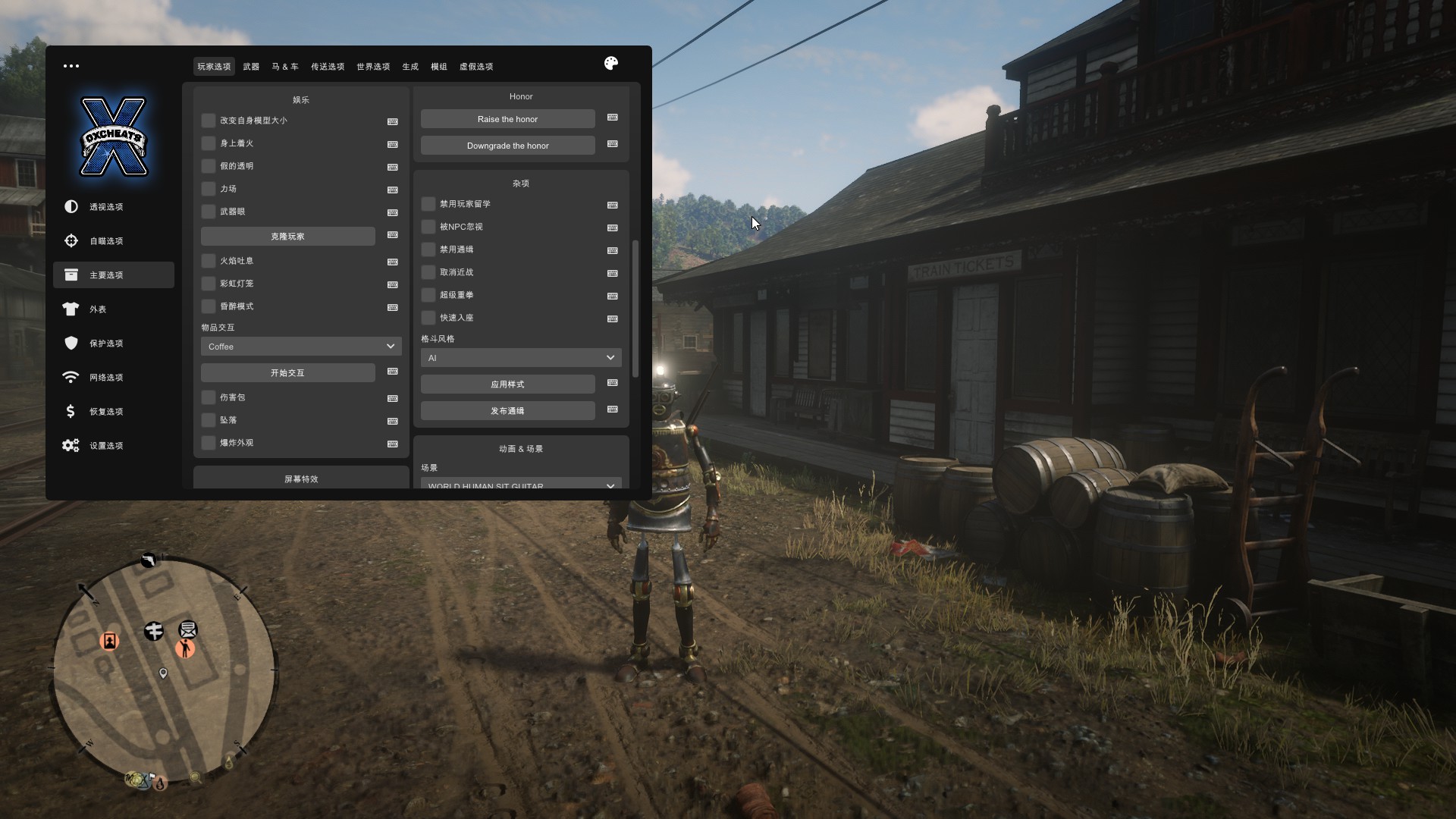Viewport: 1456px width, 819px height.
Task: Tick the 被NPC忽视 checkbox
Action: click(x=428, y=227)
